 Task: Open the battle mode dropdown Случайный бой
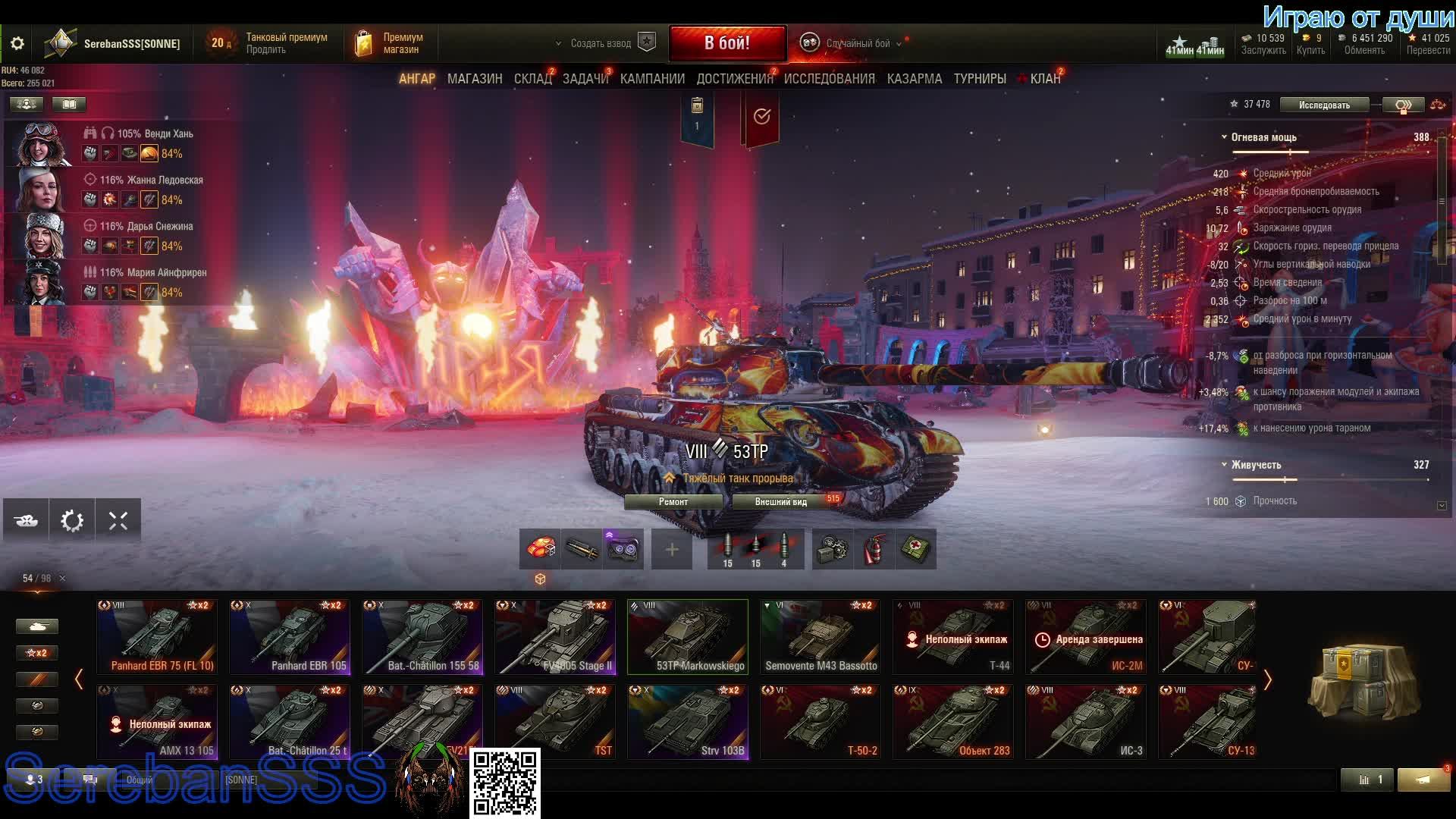(x=857, y=43)
